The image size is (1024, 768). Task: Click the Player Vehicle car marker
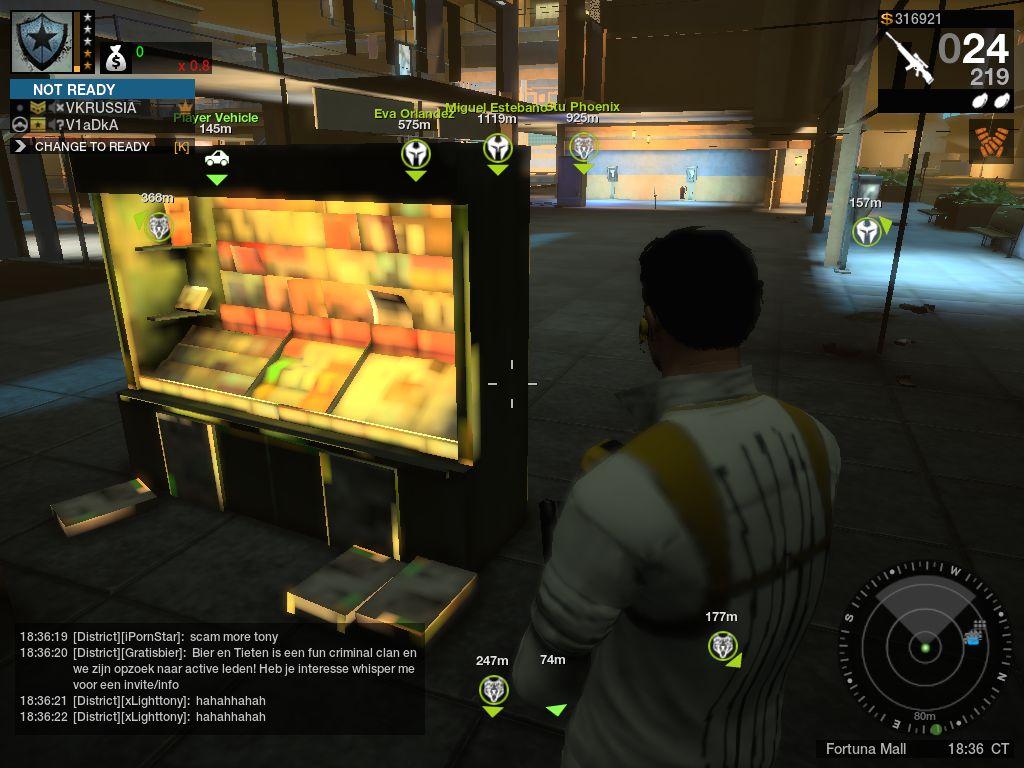coord(216,158)
